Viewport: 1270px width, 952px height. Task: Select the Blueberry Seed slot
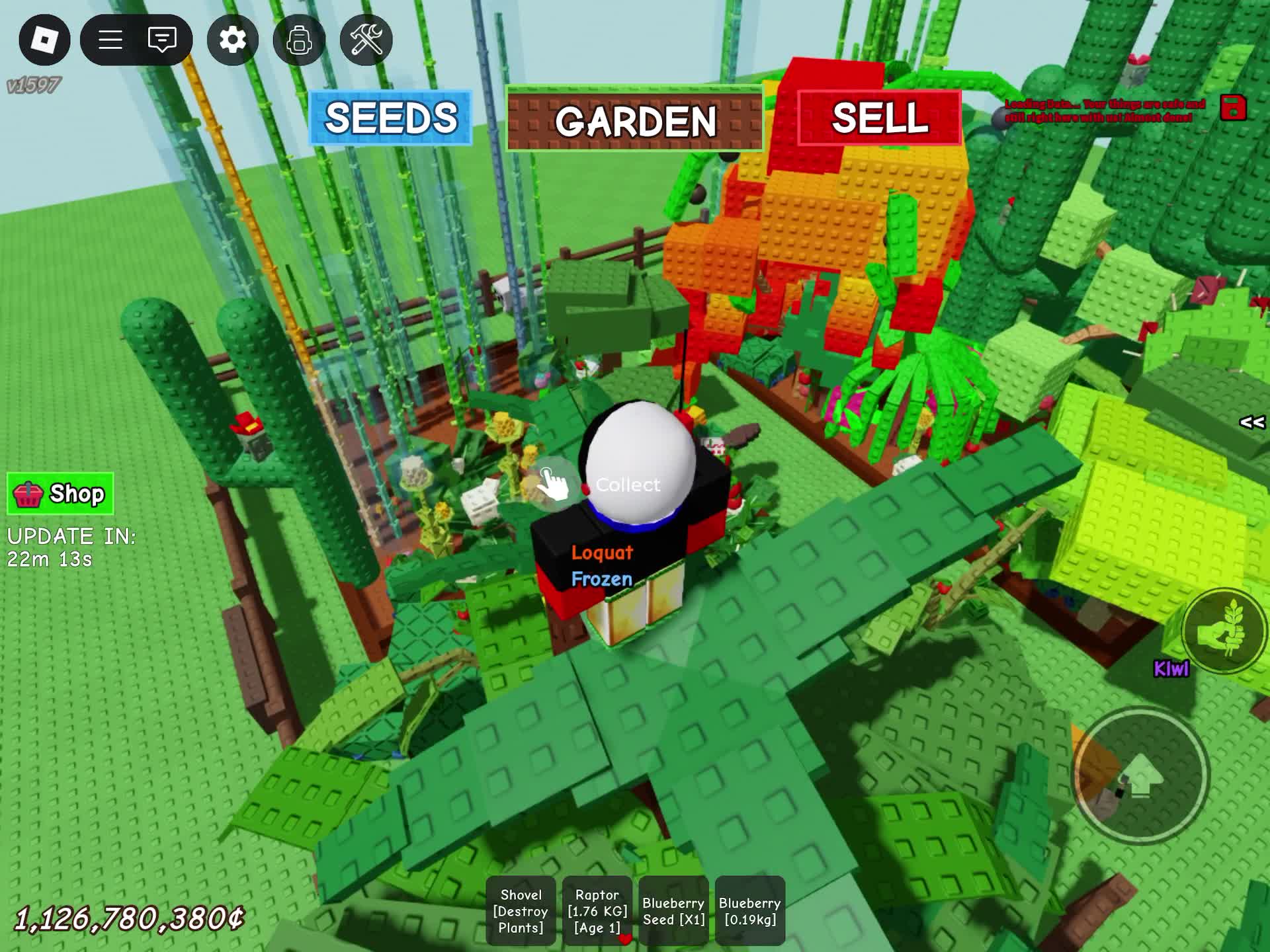click(673, 910)
